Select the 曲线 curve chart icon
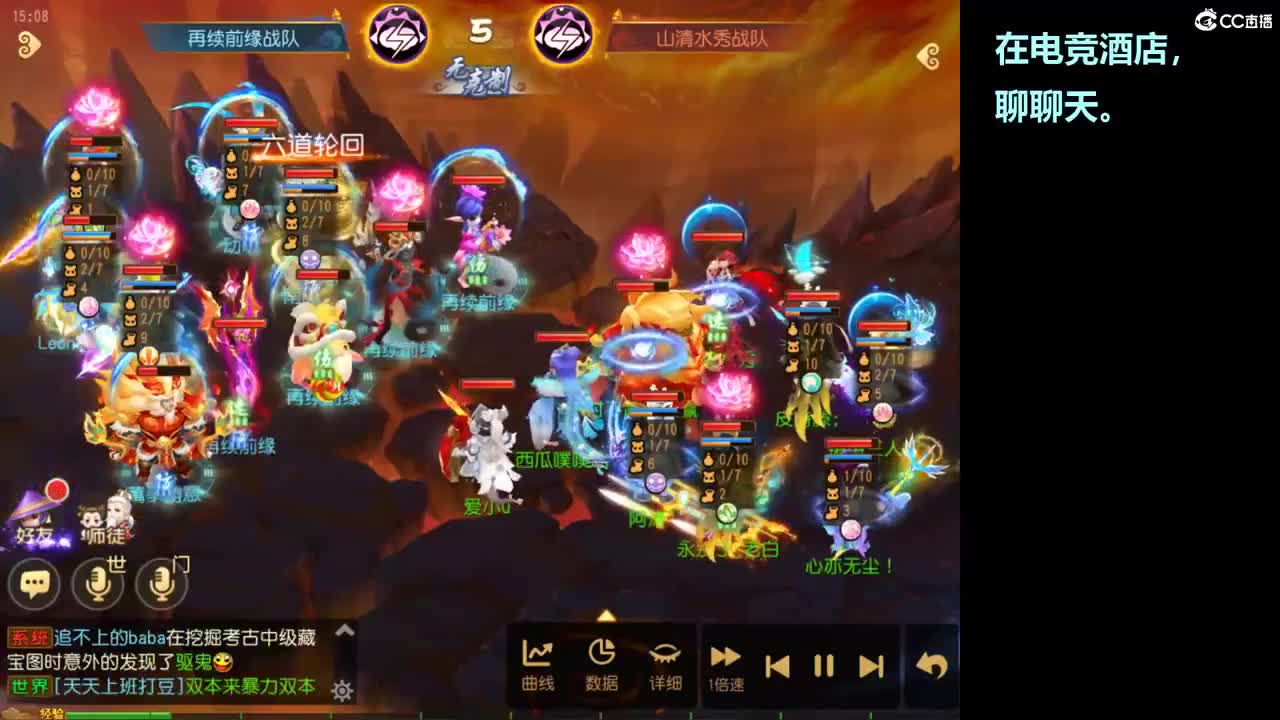Screen dimensions: 1280x720 click(539, 655)
